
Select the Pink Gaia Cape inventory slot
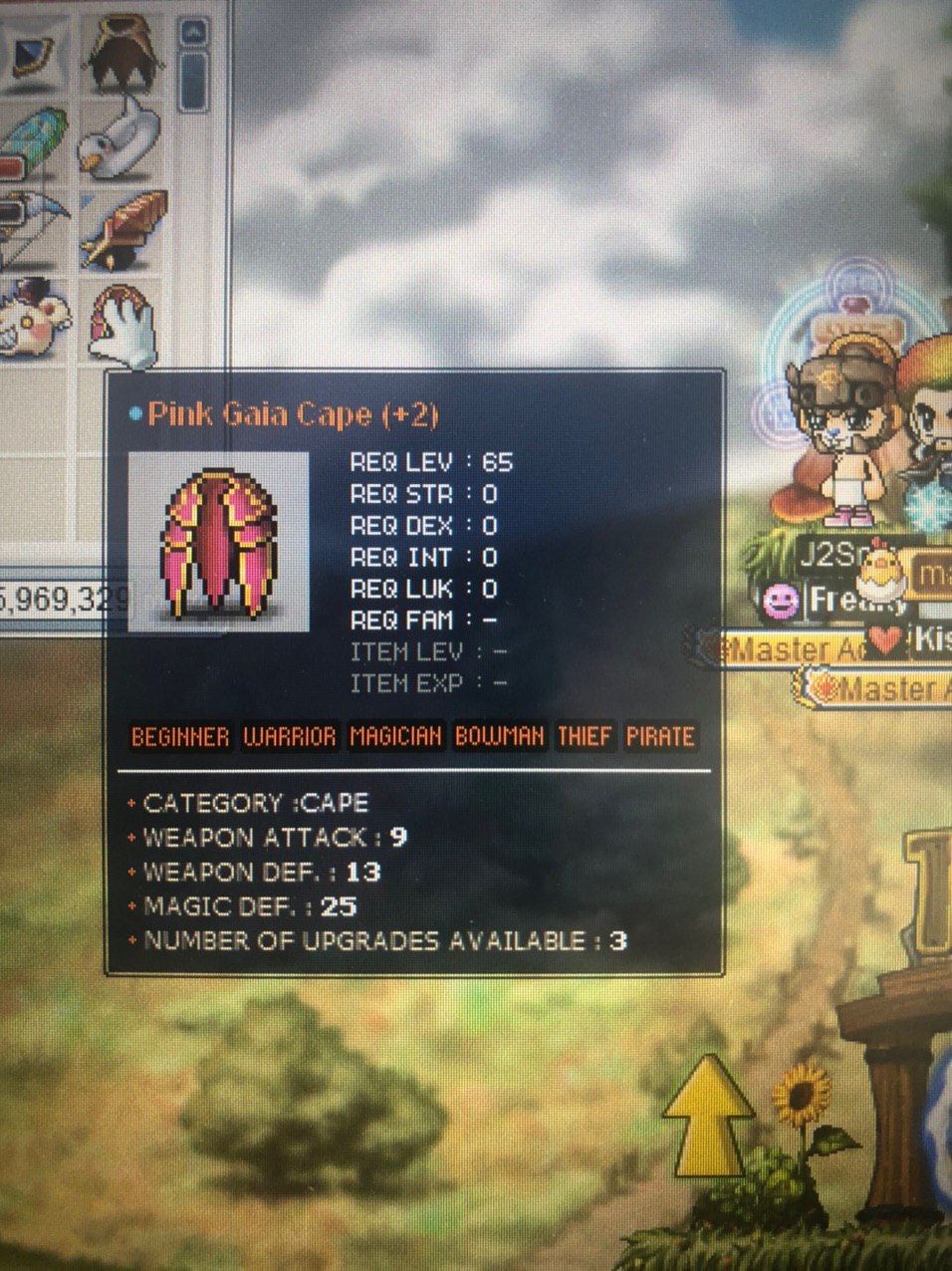[x=124, y=324]
